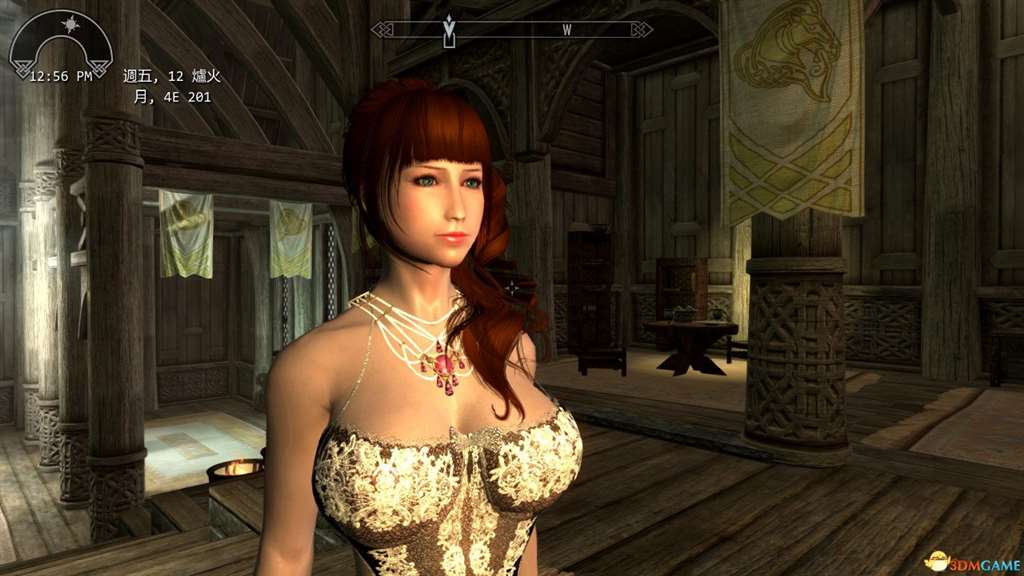1024x576 pixels.
Task: Click the arched moon-phase clock widget
Action: (60, 45)
